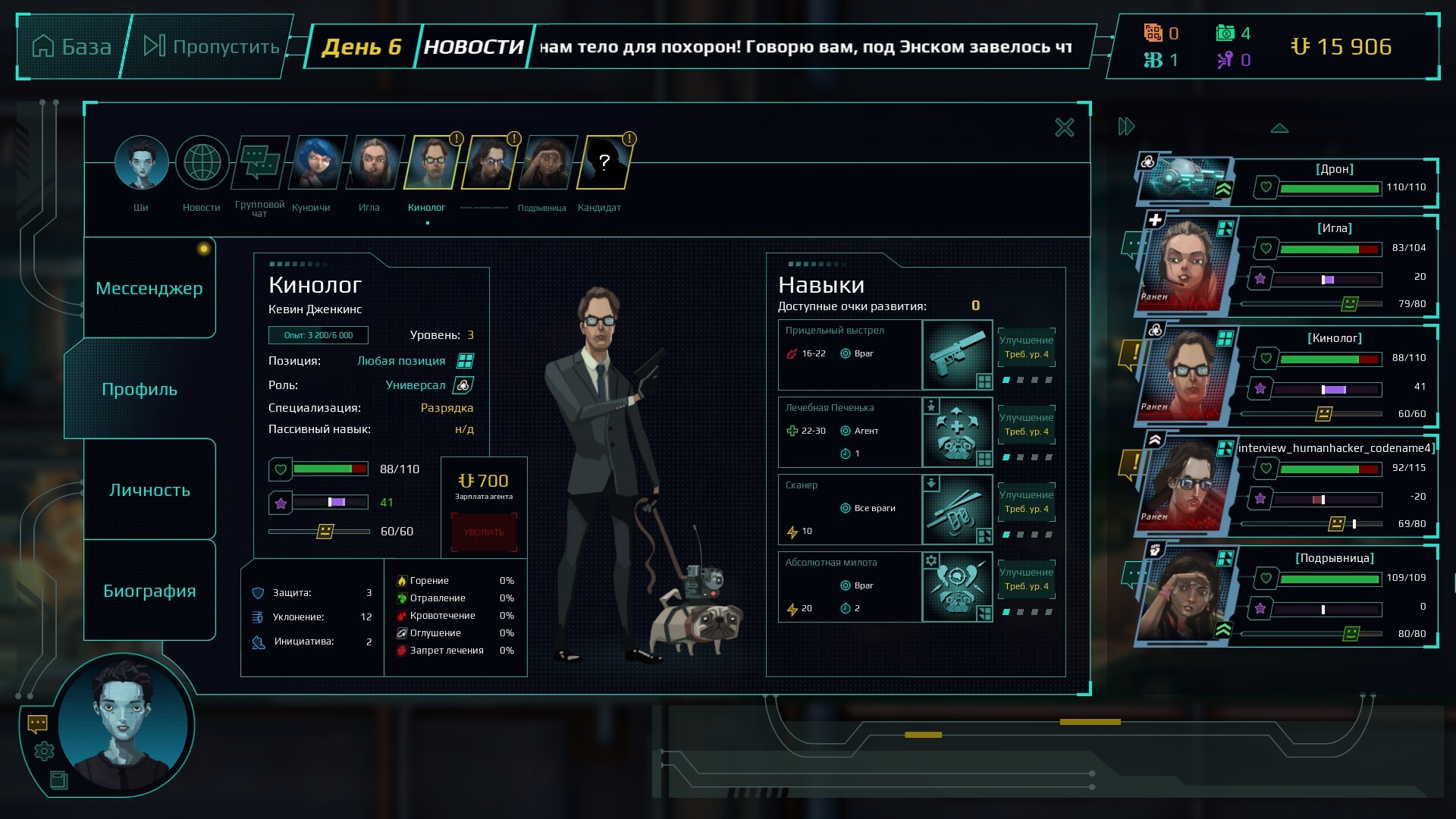Close the agent profile window
This screenshot has height=819, width=1456.
coord(1064,127)
